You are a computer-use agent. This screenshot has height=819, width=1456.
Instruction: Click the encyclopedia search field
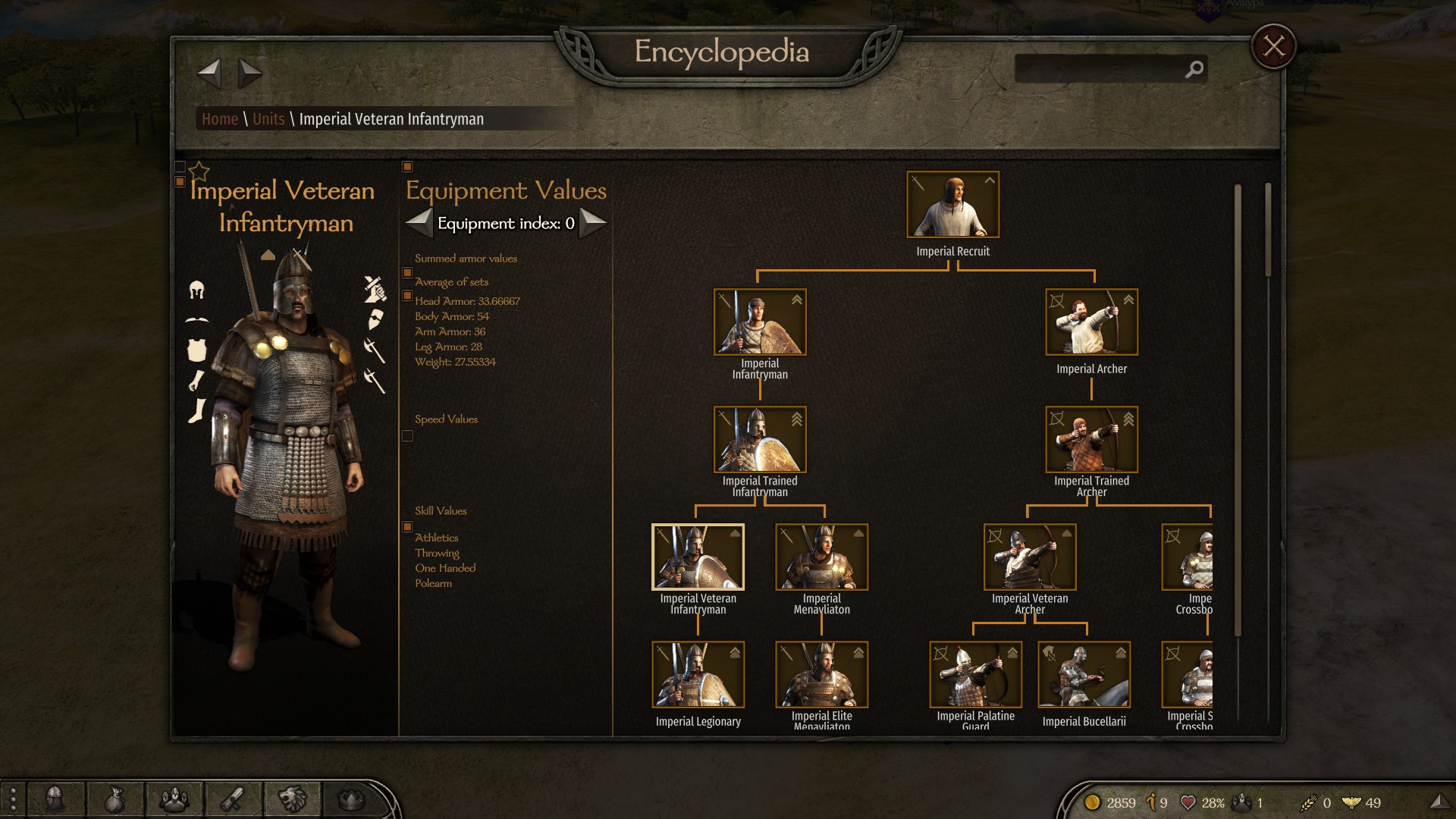tap(1100, 69)
